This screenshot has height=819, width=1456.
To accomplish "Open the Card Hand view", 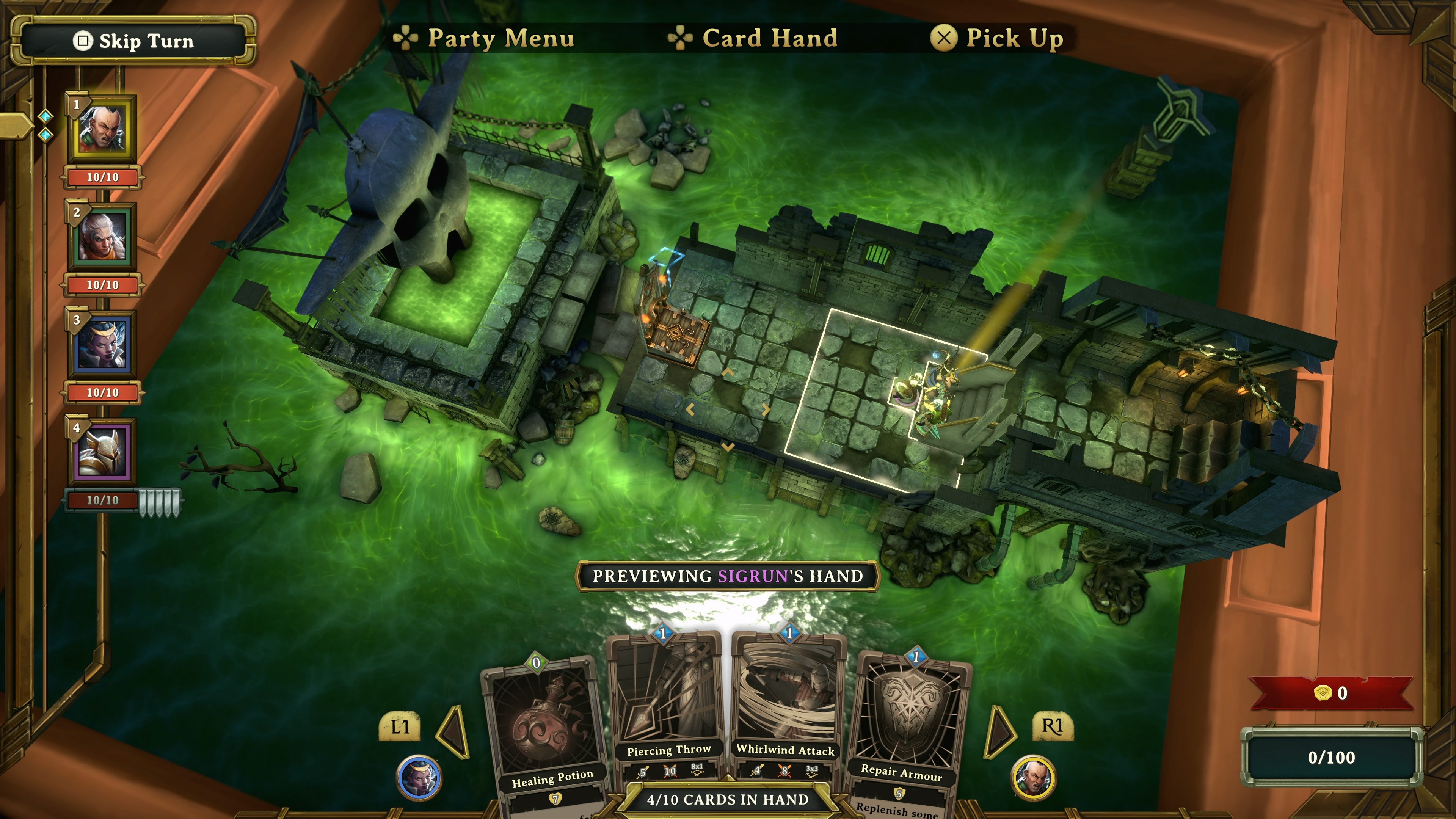I will (x=769, y=38).
